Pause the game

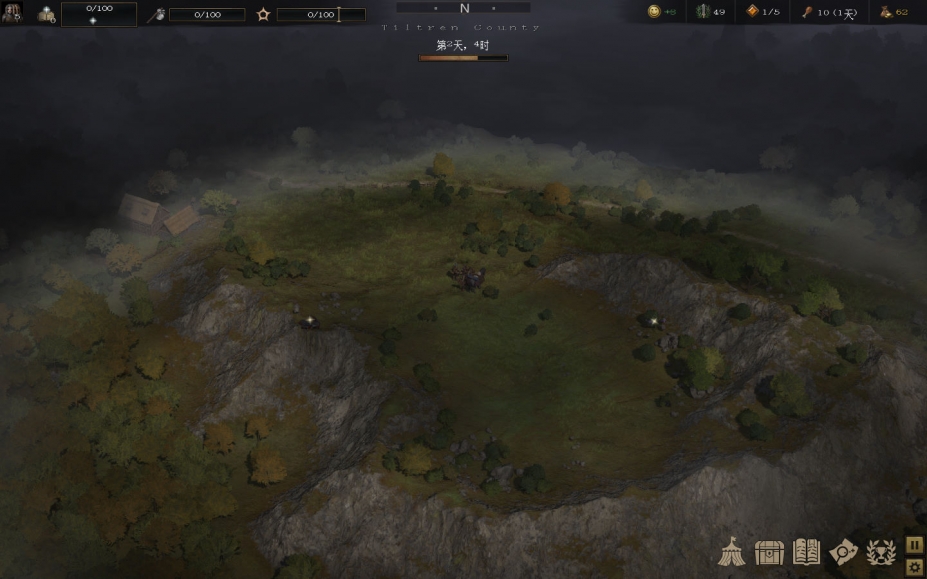coord(914,544)
